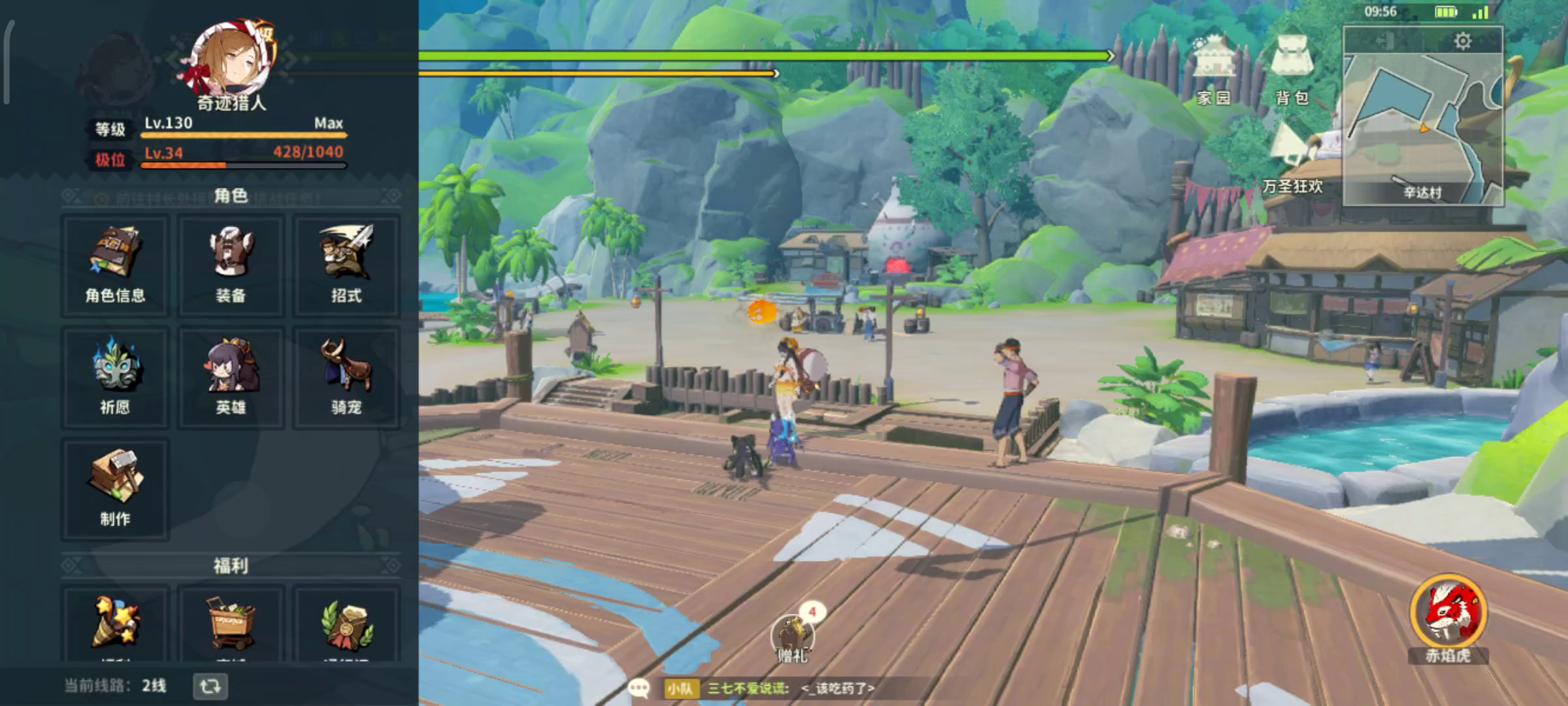
Task: Open the 祈愿 wish menu
Action: 115,378
